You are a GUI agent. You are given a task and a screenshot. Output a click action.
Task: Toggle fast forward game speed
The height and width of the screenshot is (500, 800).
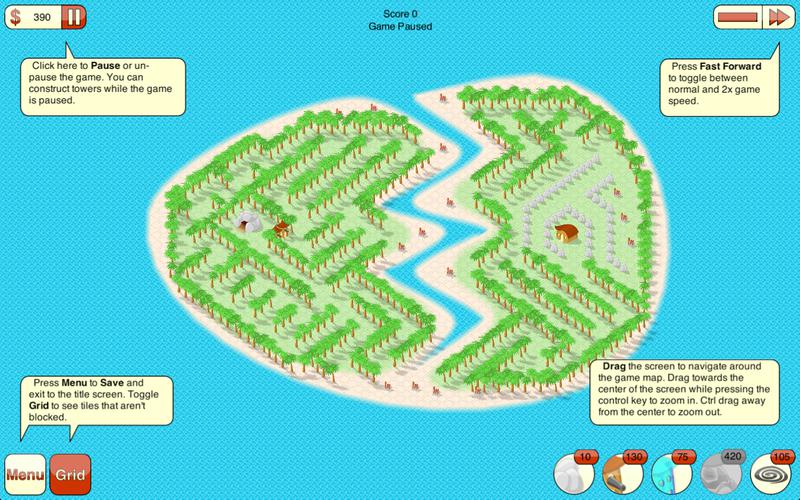(x=777, y=17)
